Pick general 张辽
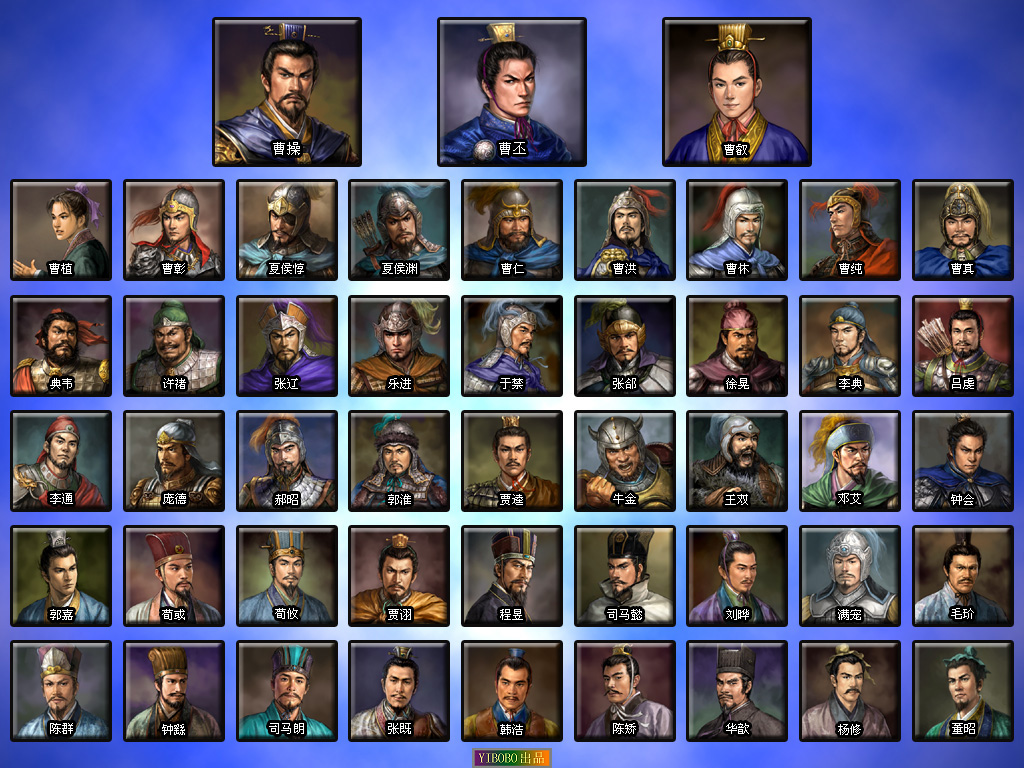Image resolution: width=1024 pixels, height=768 pixels. point(287,345)
